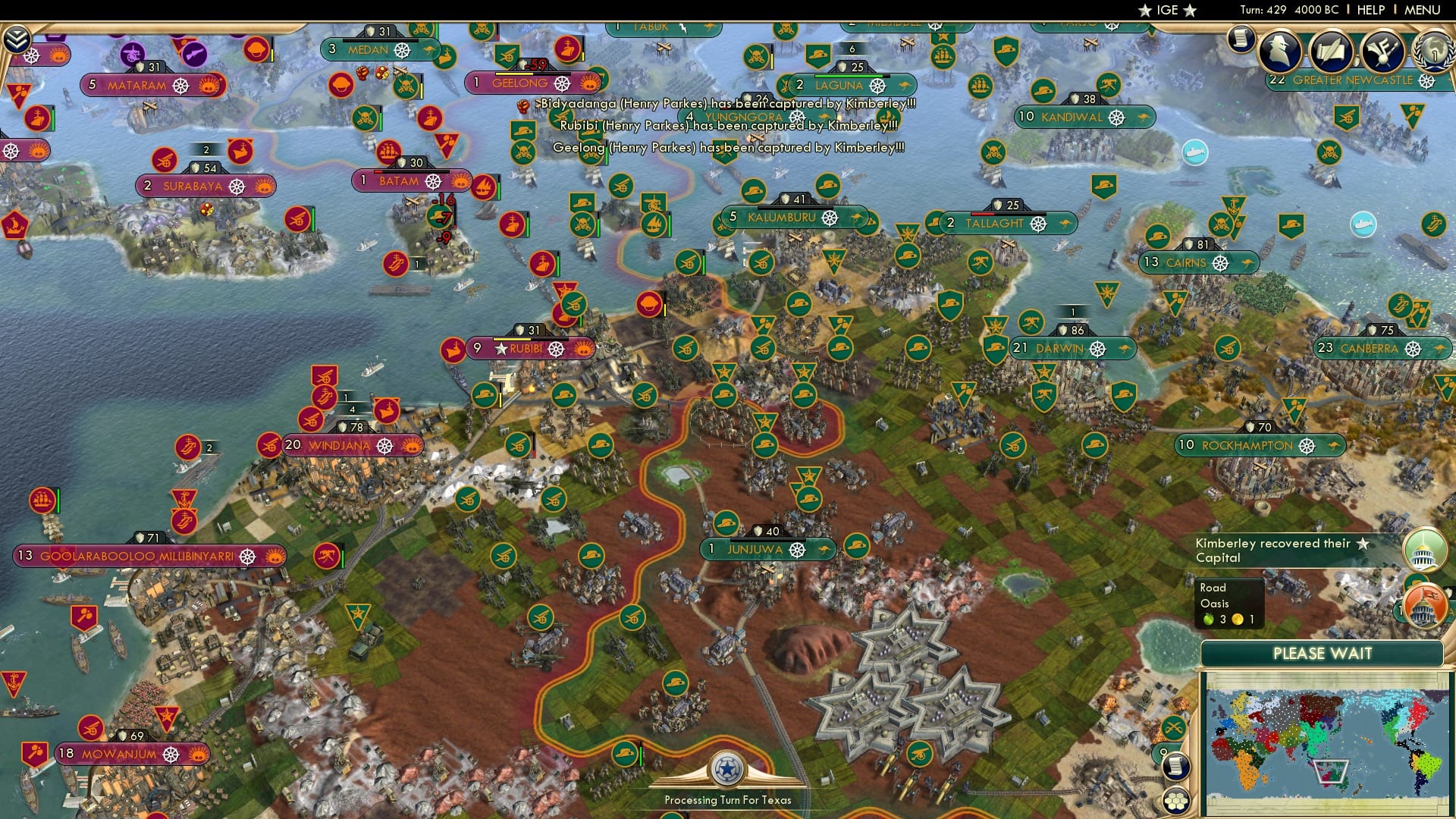Screen dimensions: 1456x819
Task: Open the Espionage overview (spy icon)
Action: pyautogui.click(x=1280, y=50)
